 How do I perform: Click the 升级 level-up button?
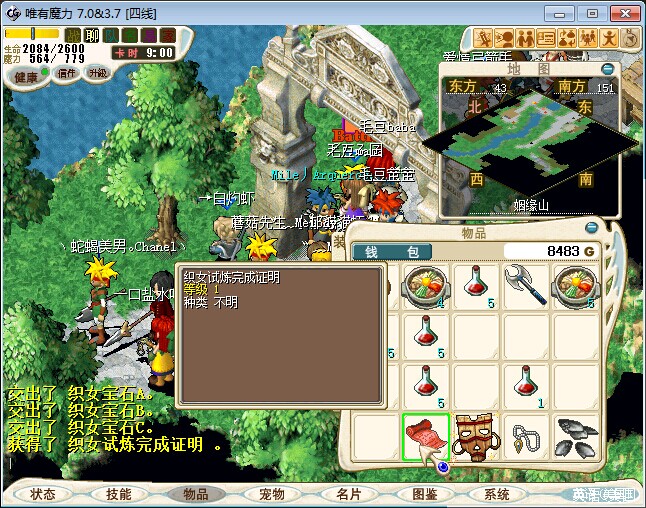pyautogui.click(x=98, y=73)
